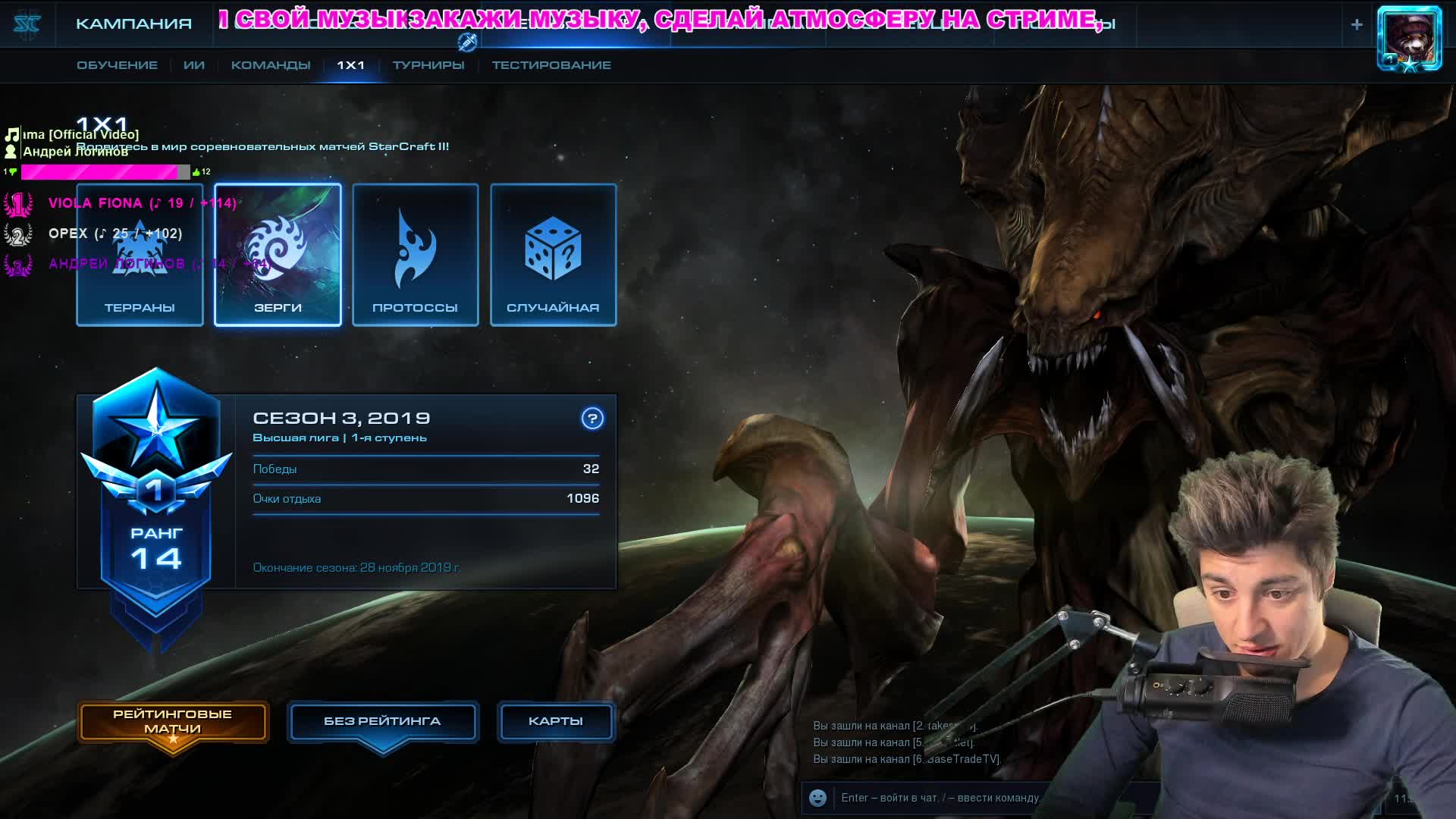This screenshot has height=819, width=1456.
Task: Open the Карты map selection
Action: pyautogui.click(x=555, y=721)
